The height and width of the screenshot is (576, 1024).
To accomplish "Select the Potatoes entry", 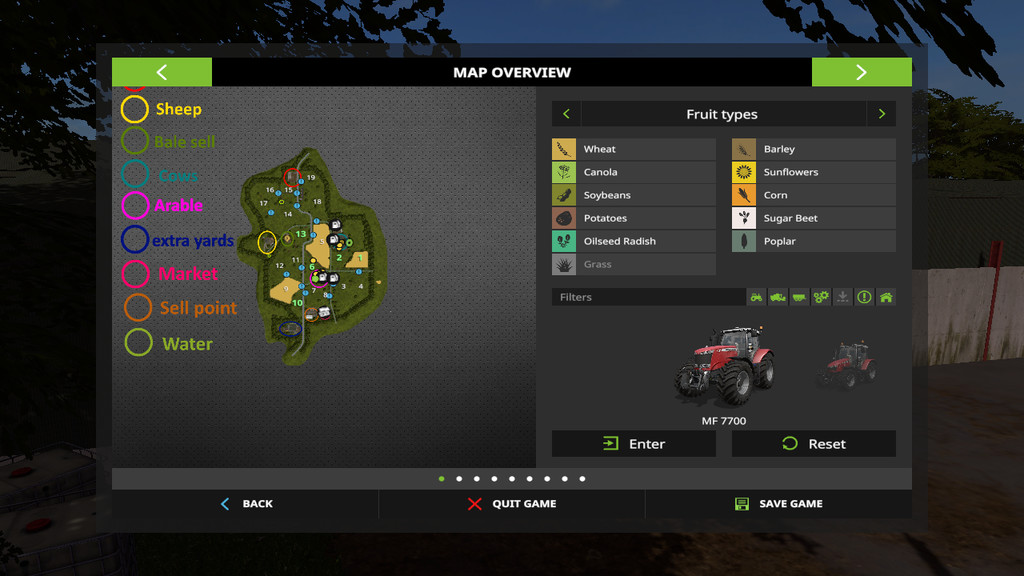I will 633,218.
